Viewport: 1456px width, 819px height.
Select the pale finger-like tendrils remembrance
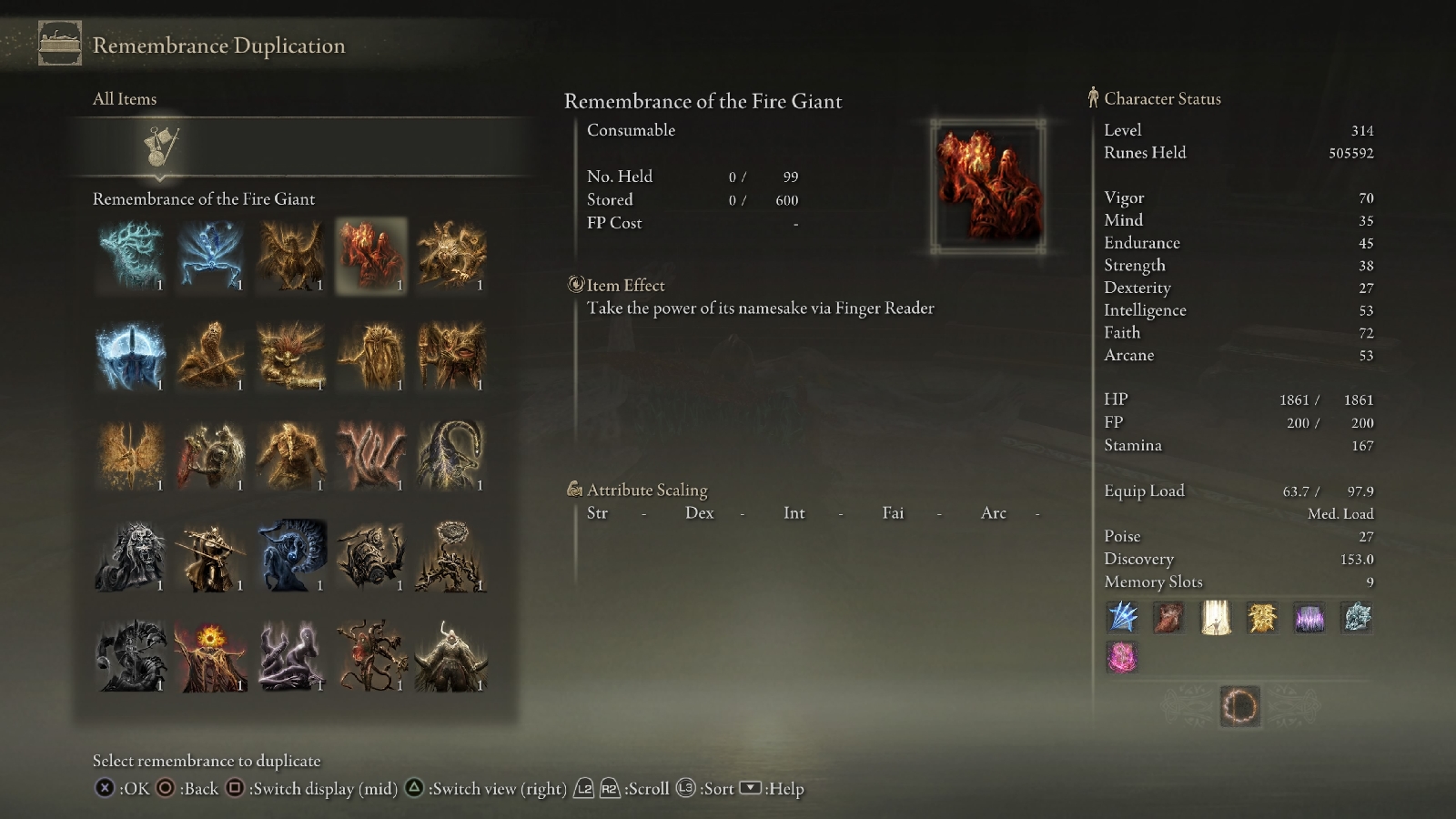click(370, 456)
